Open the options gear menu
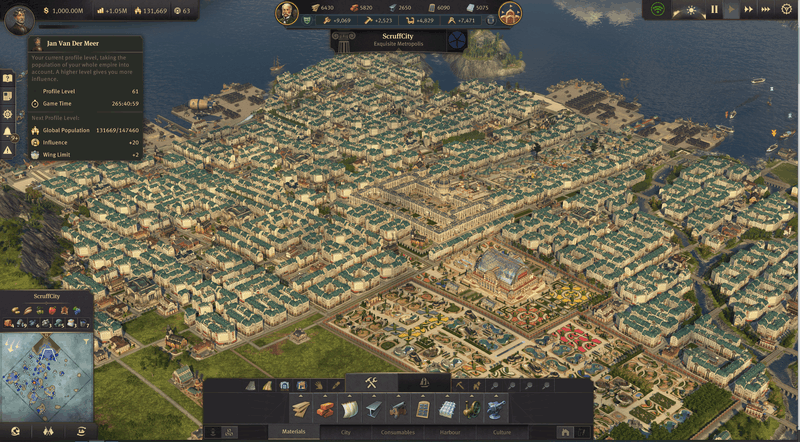 pyautogui.click(x=789, y=10)
